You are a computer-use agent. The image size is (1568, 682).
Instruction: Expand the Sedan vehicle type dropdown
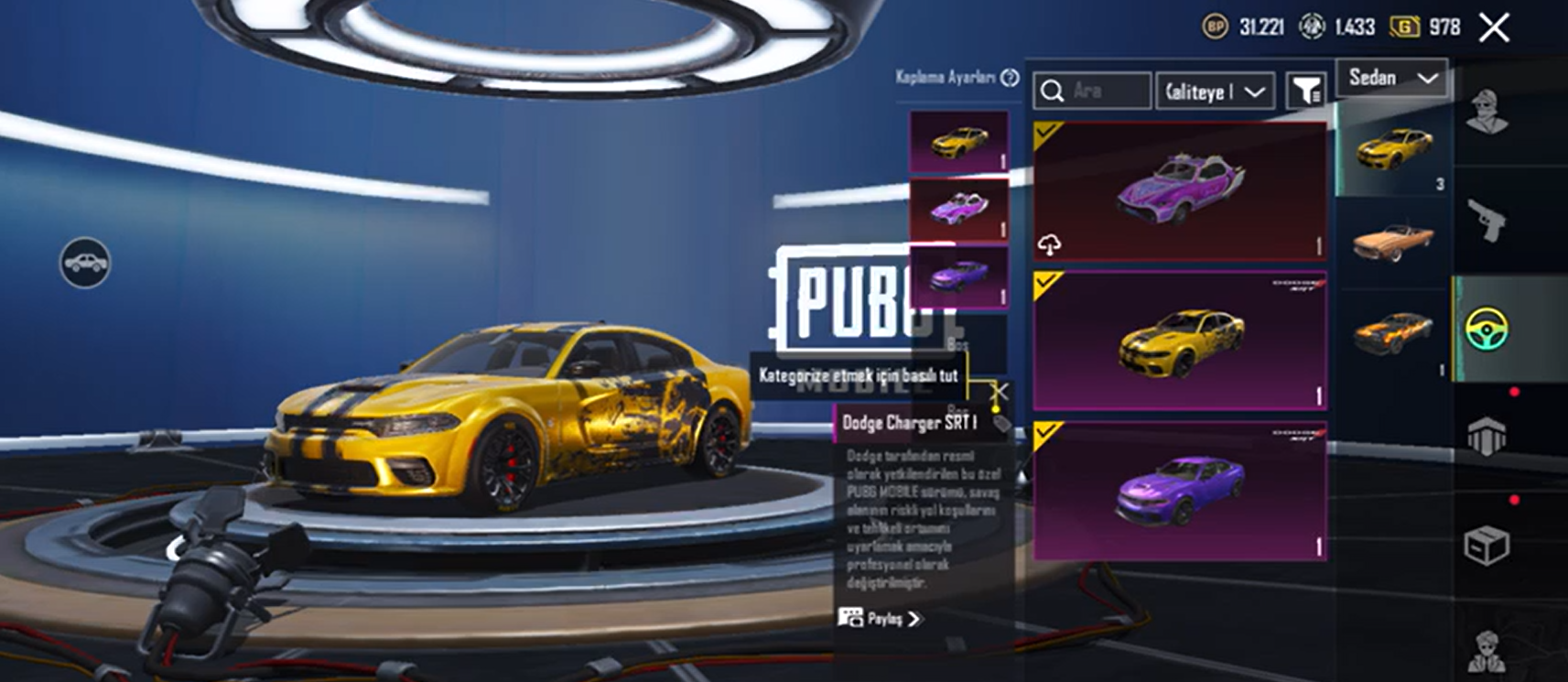[1391, 78]
